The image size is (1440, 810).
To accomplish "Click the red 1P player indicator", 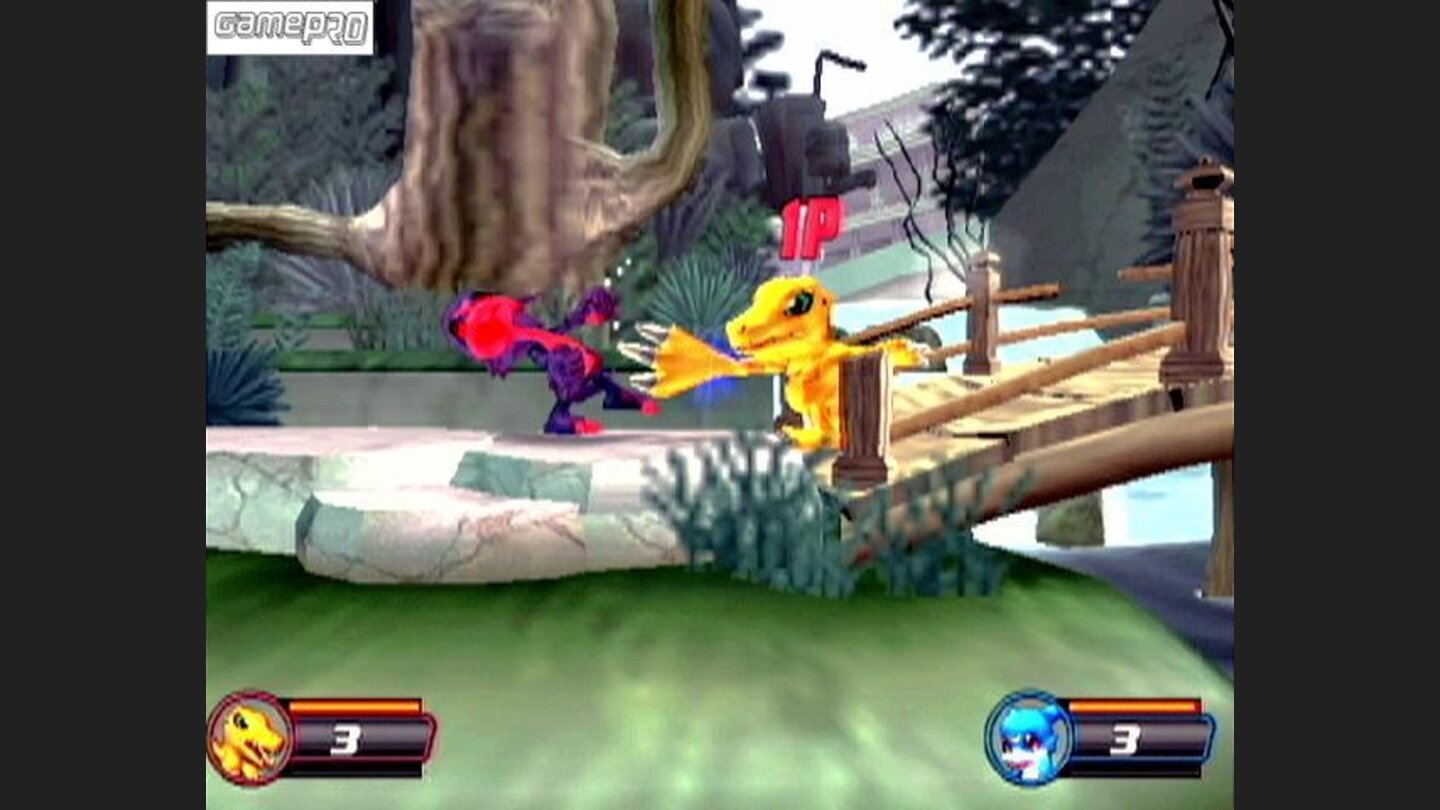I will pyautogui.click(x=812, y=228).
